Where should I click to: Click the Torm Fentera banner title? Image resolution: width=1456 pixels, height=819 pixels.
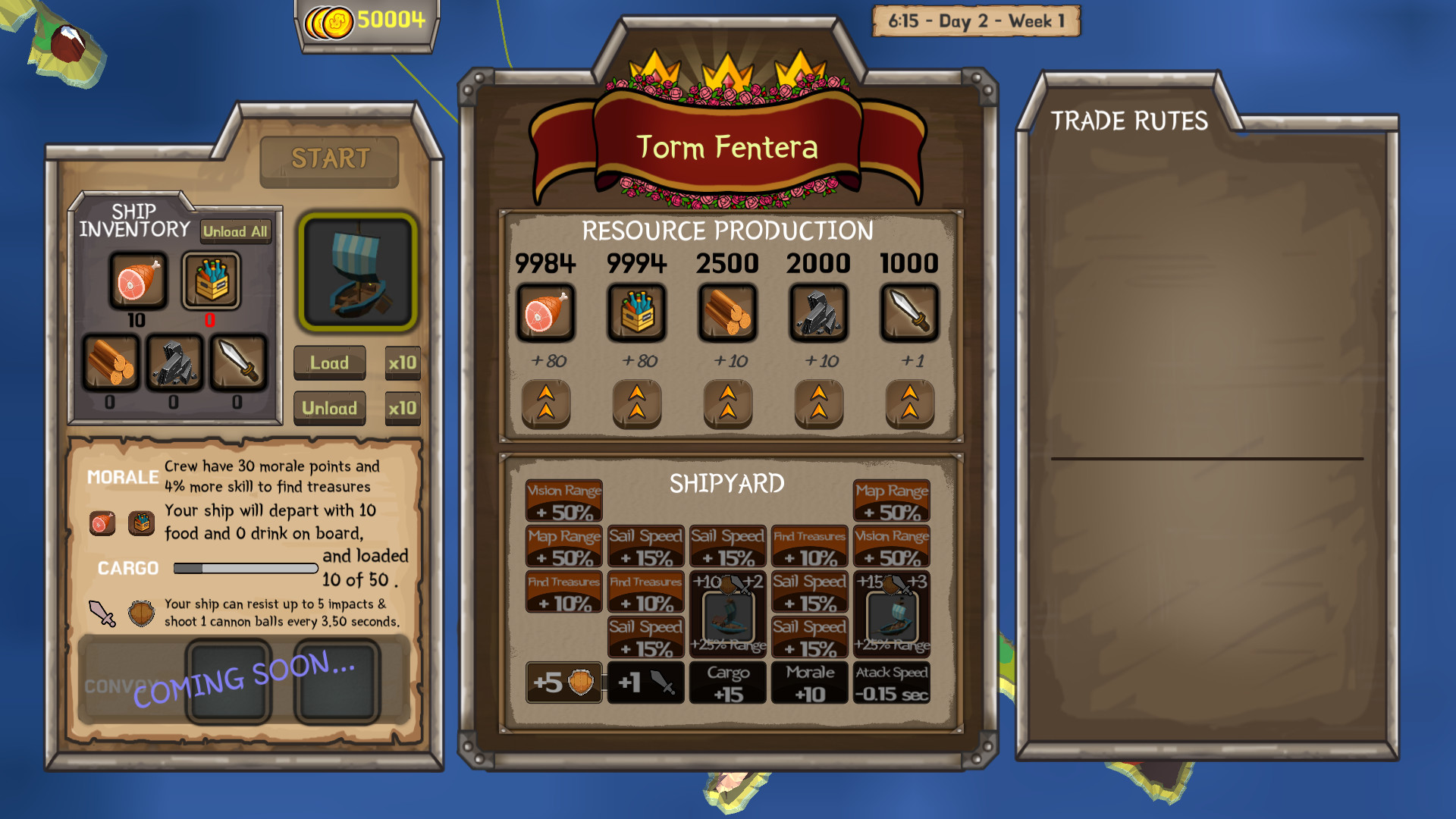(728, 149)
